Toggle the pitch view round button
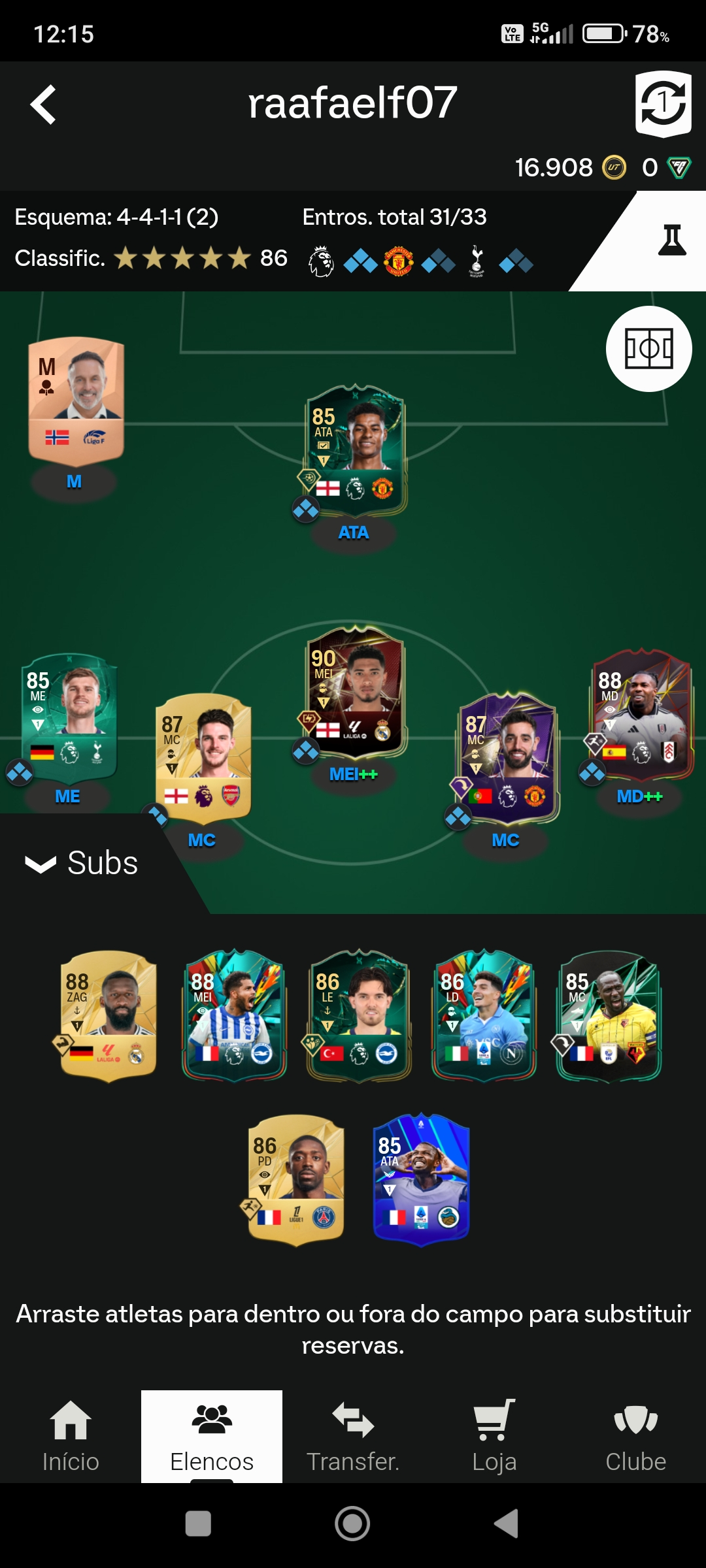Screen dimensions: 706x1568 click(648, 349)
